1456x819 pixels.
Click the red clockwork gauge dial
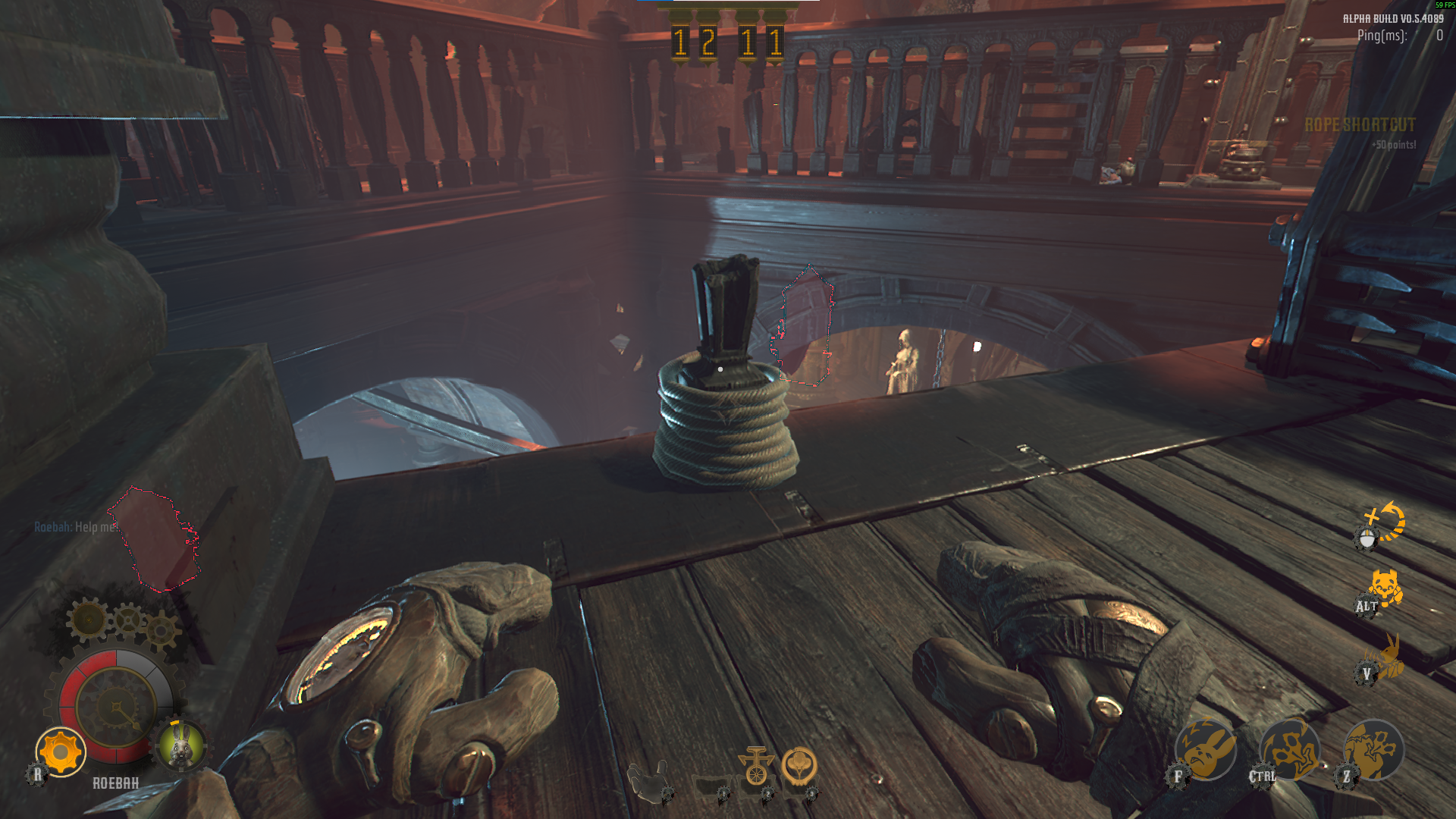[116, 706]
